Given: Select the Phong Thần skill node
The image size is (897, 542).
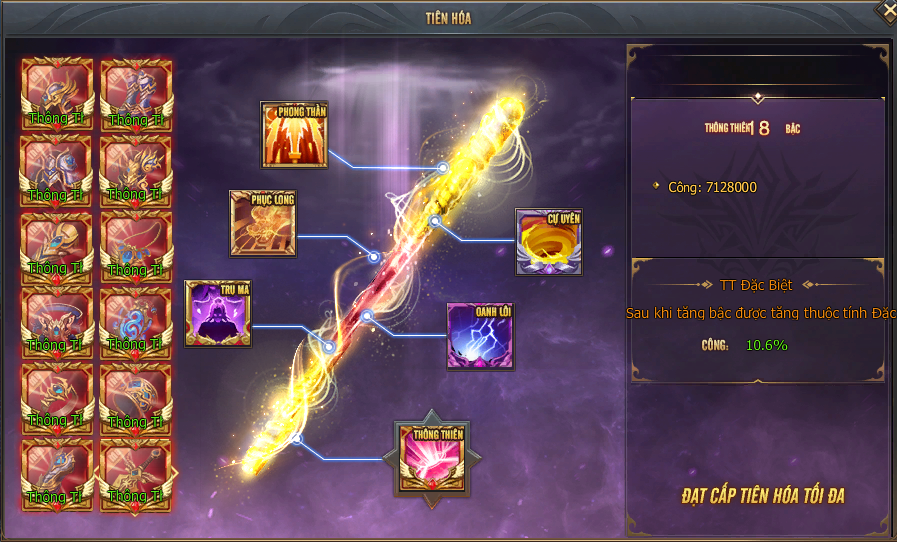Looking at the screenshot, I should [294, 134].
